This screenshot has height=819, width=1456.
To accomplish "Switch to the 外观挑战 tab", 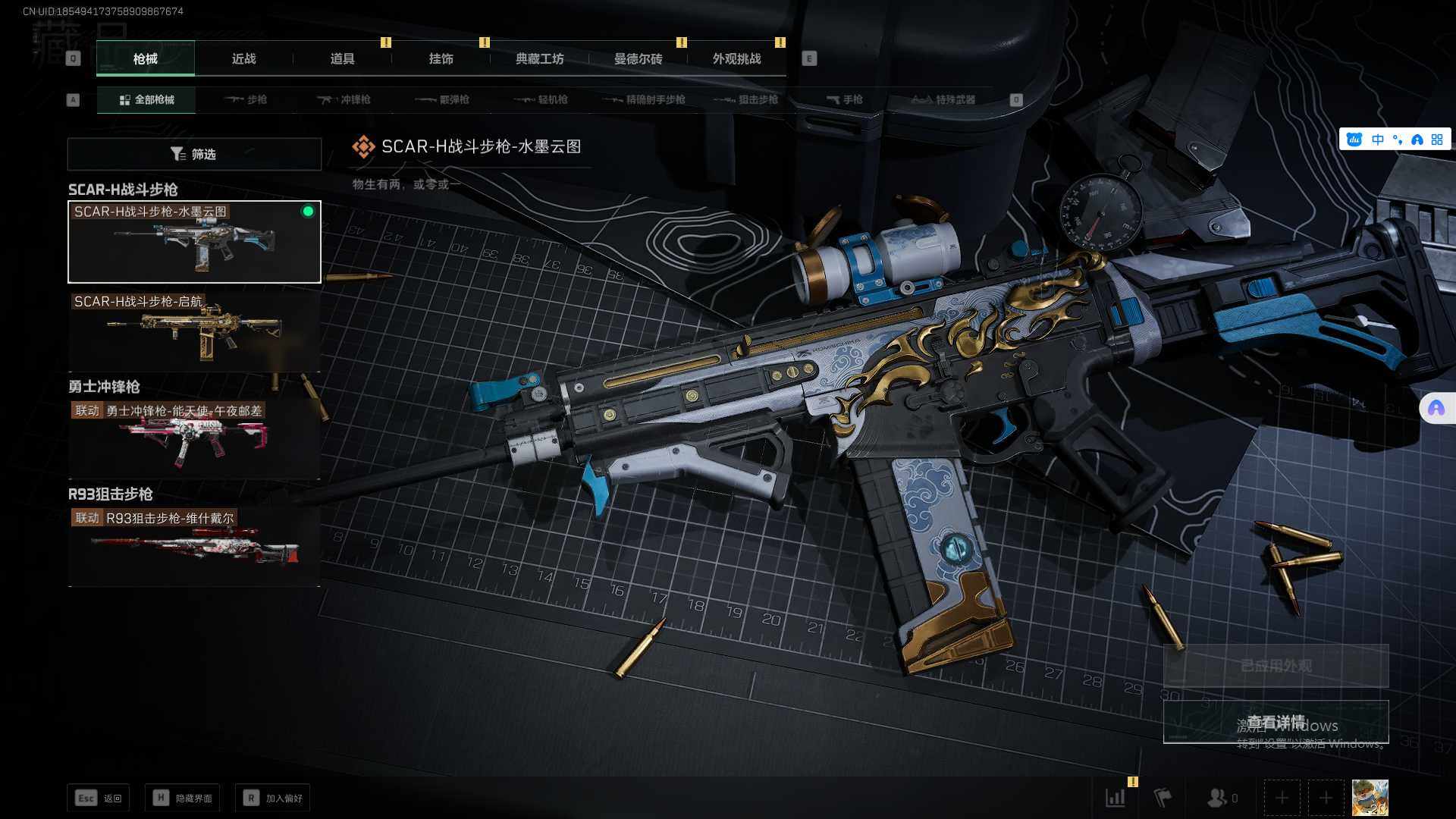I will (x=736, y=59).
